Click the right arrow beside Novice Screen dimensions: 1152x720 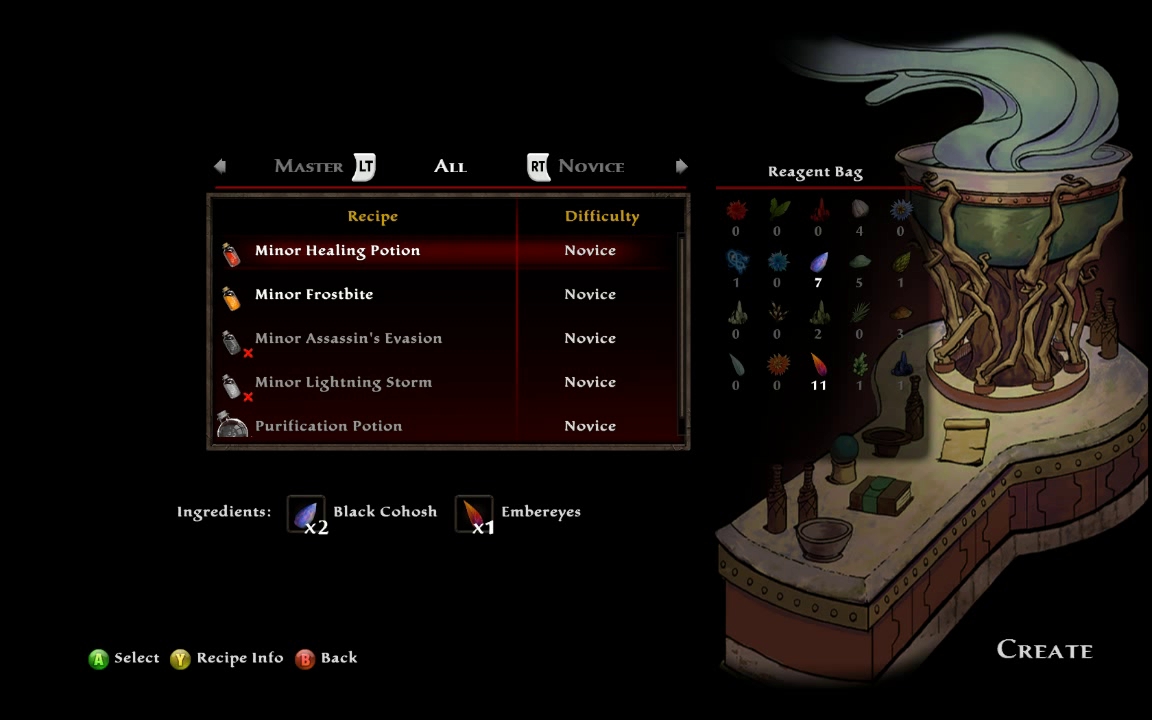(681, 166)
